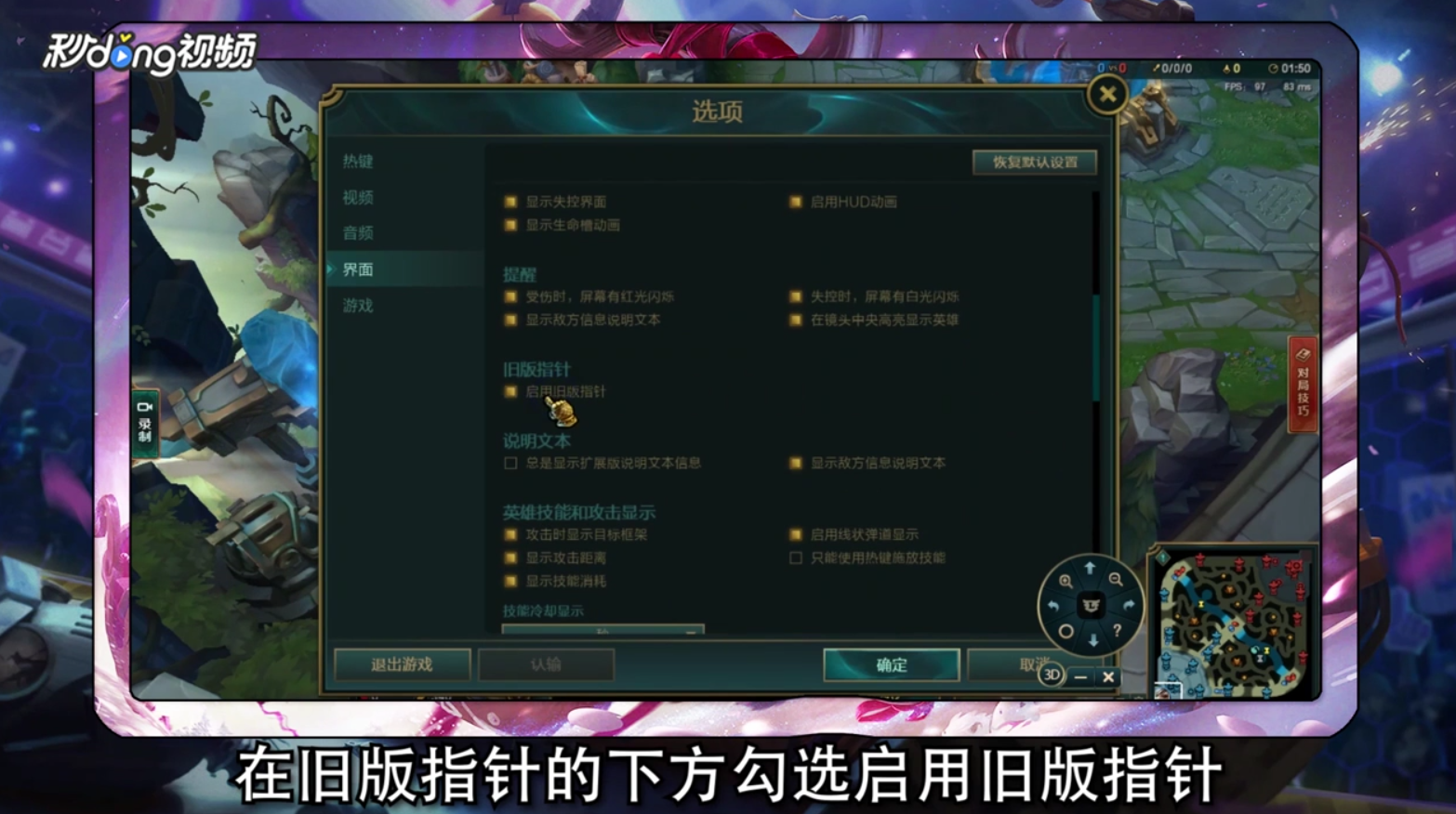
Task: Click the undo arrow on the camera control wheel
Action: tap(1054, 605)
